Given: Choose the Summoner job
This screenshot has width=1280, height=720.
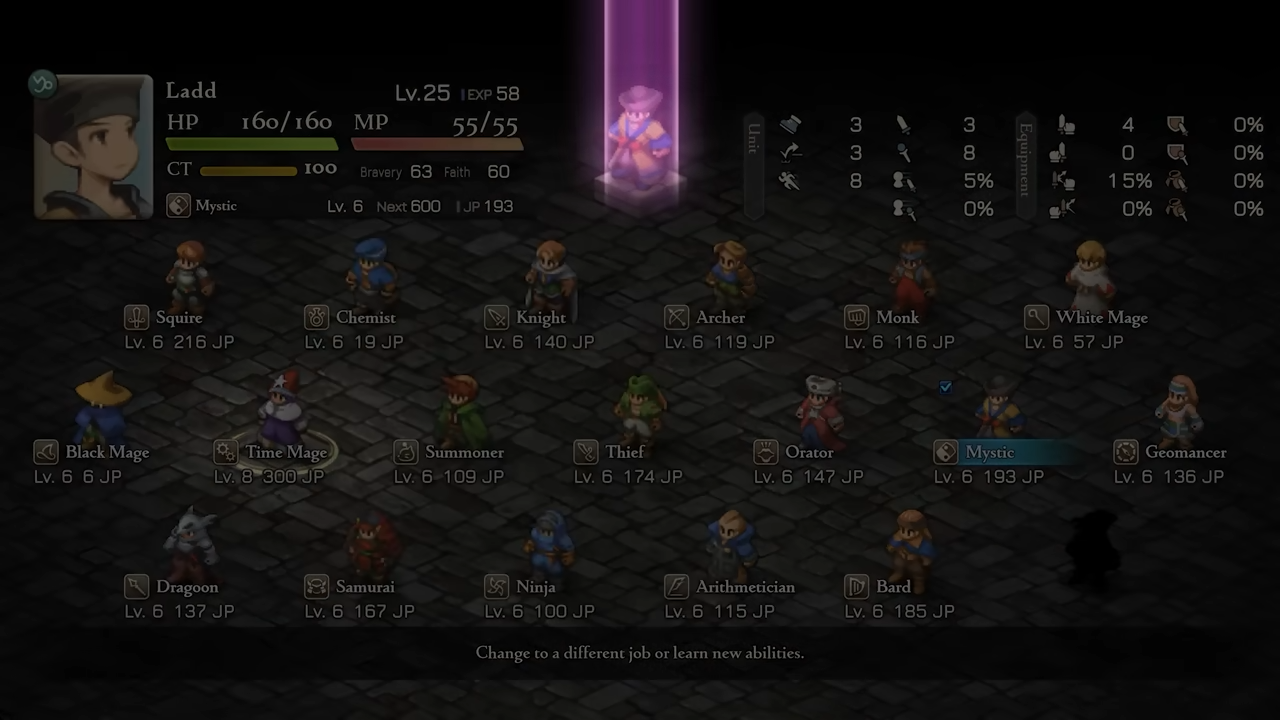Looking at the screenshot, I should click(x=463, y=453).
